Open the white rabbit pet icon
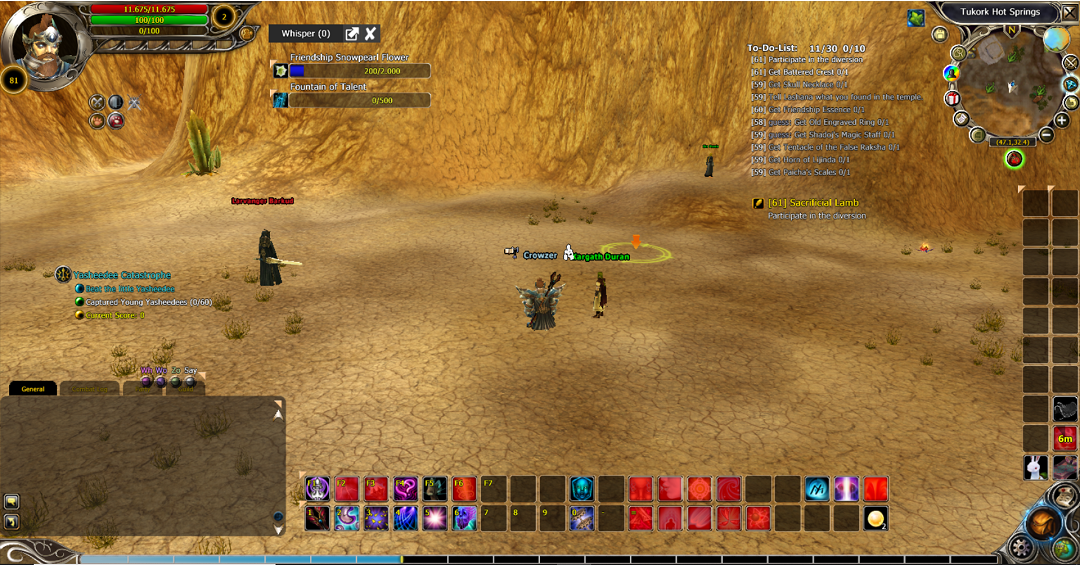 pos(1036,467)
